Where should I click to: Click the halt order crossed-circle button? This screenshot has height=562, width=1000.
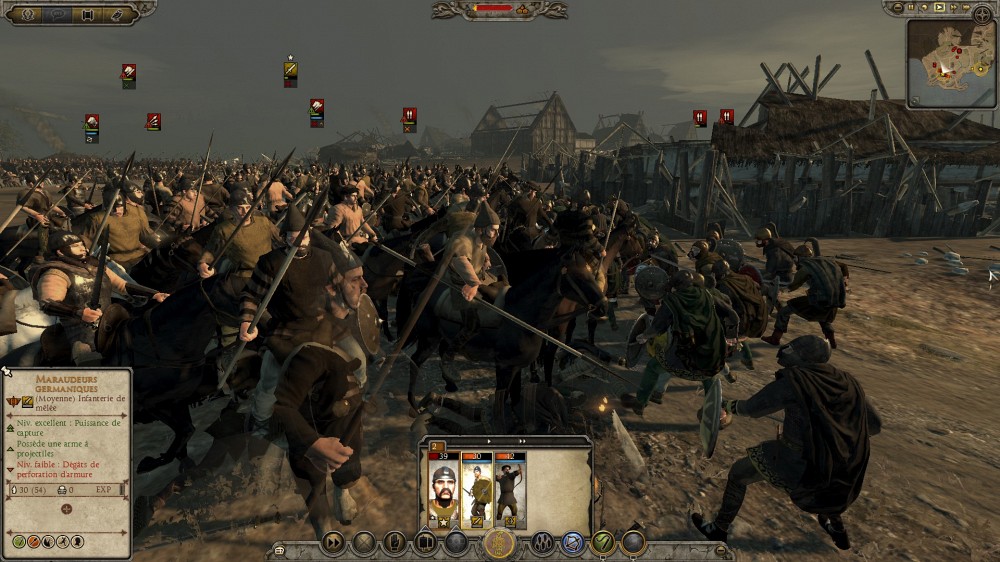364,542
